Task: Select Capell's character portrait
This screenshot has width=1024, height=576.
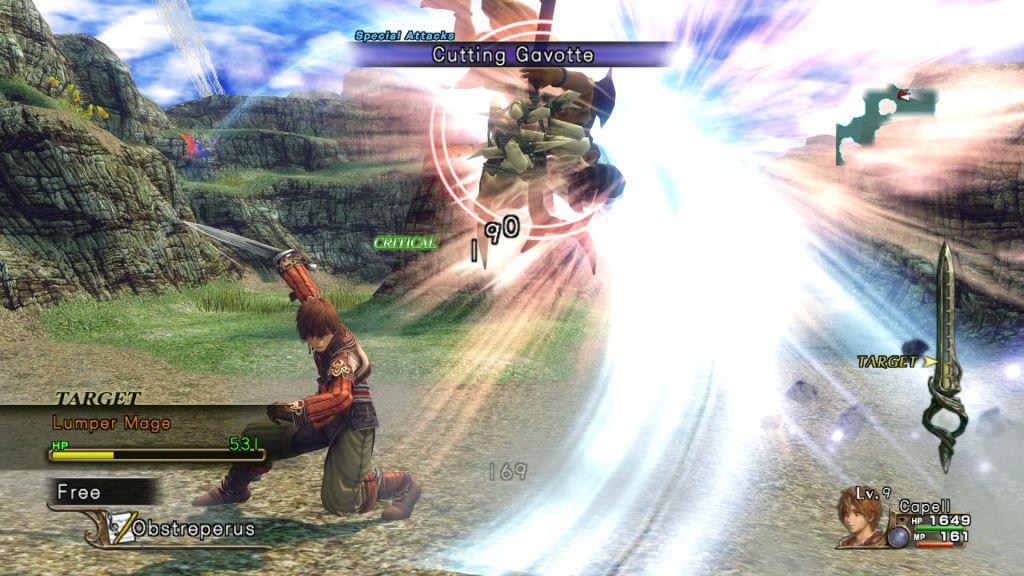Action: click(861, 520)
